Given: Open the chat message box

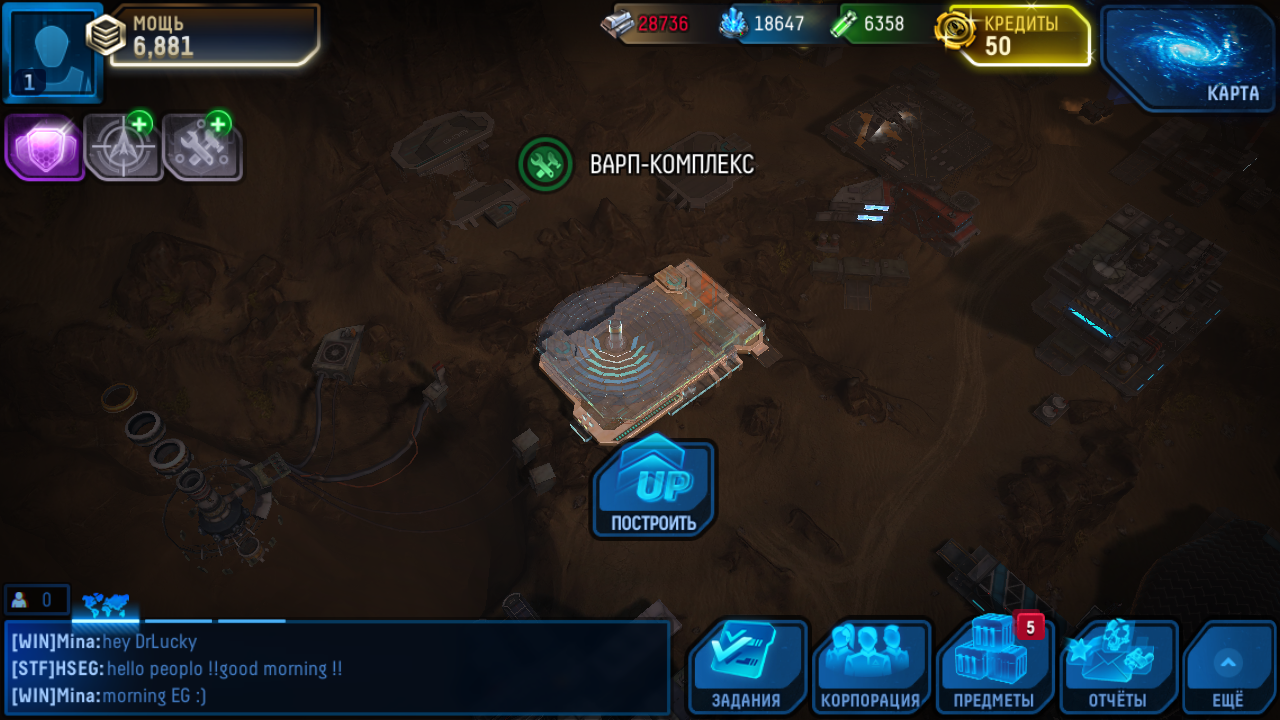Looking at the screenshot, I should (x=337, y=668).
